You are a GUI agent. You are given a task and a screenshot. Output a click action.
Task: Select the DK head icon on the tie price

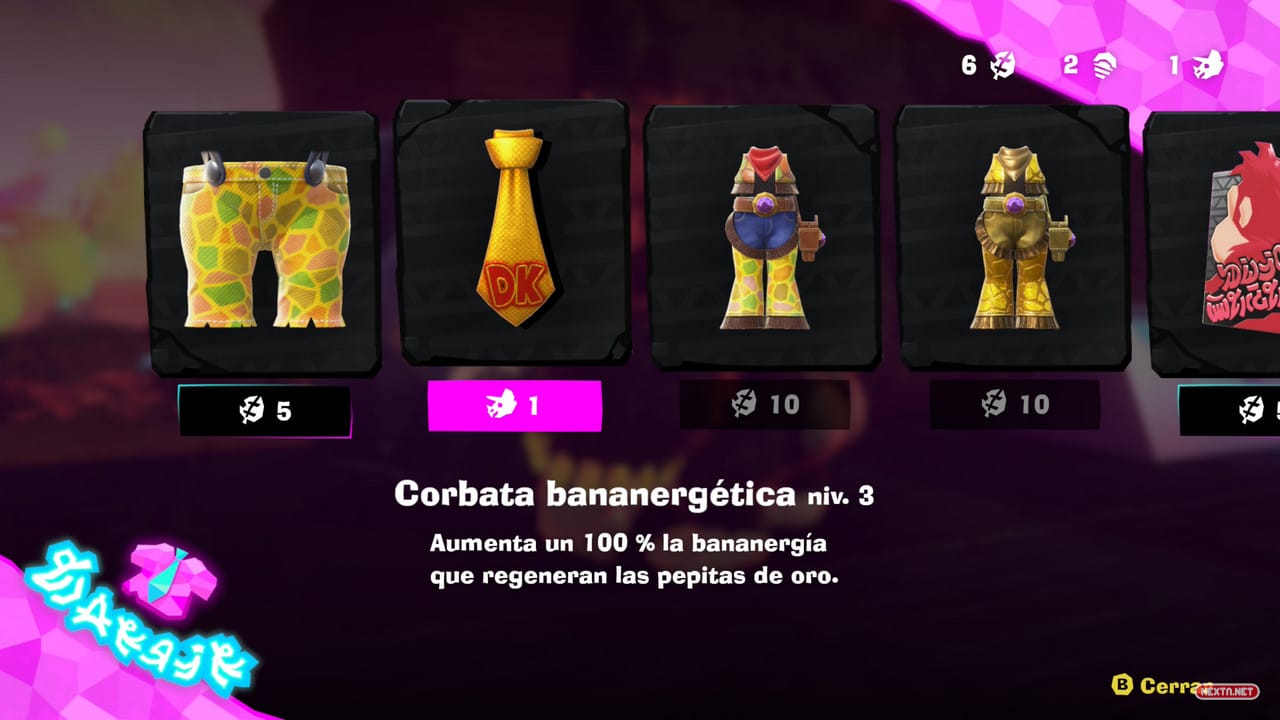tap(500, 405)
